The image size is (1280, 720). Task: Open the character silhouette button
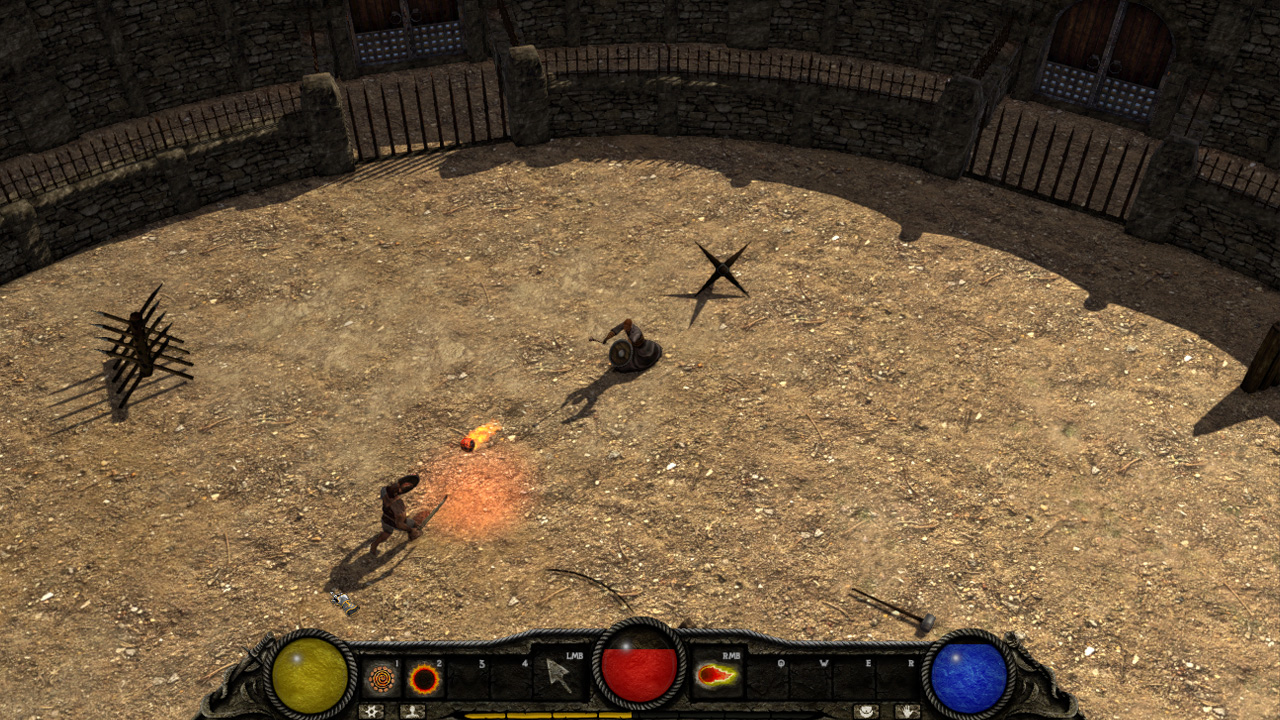tap(412, 711)
